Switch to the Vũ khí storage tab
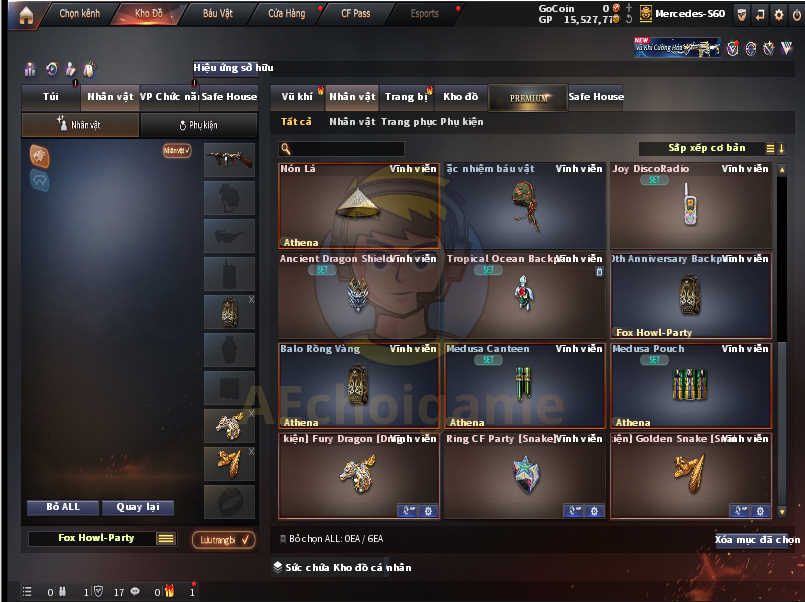805x602 pixels. point(297,97)
